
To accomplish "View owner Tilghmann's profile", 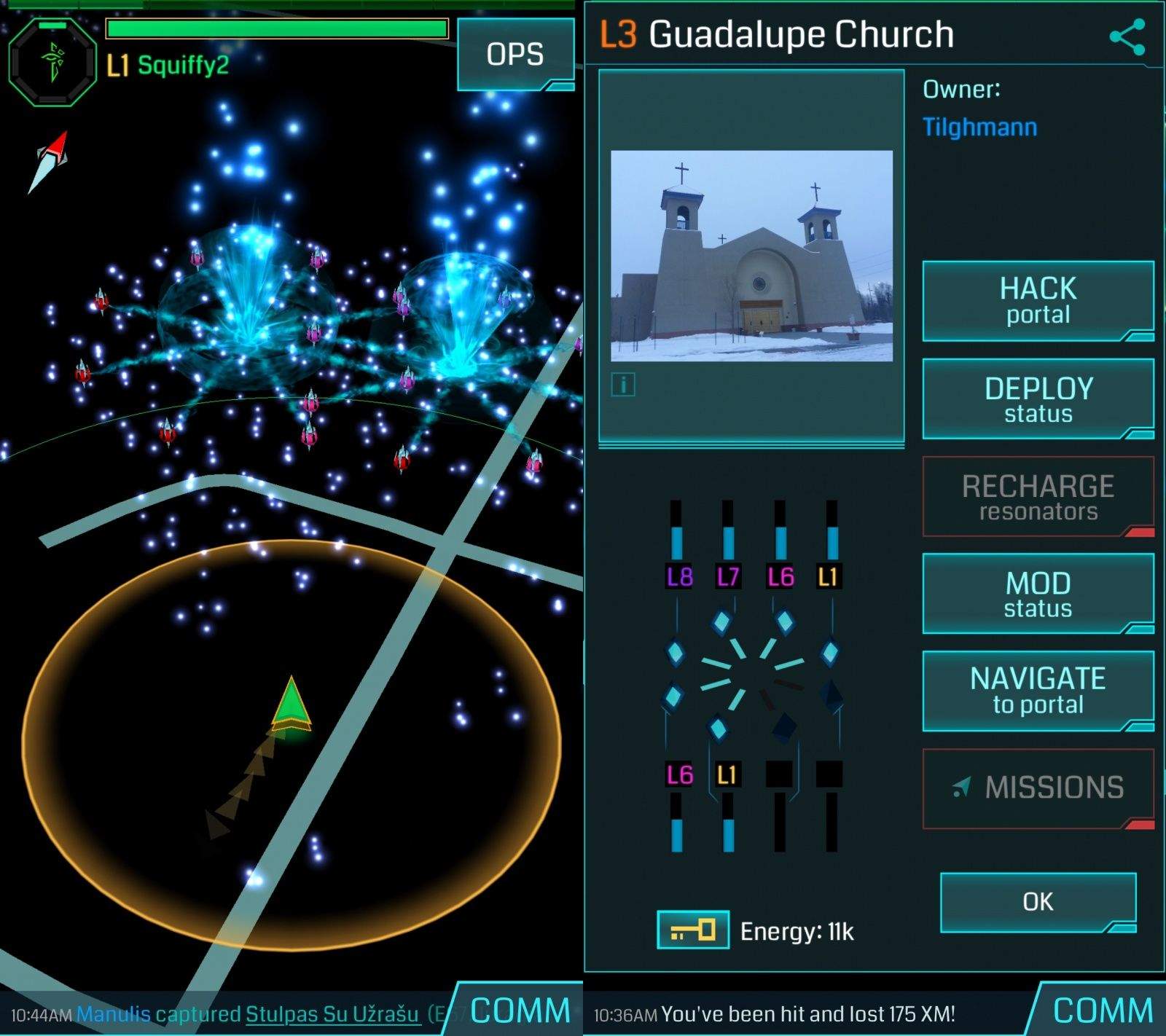I will click(x=979, y=127).
